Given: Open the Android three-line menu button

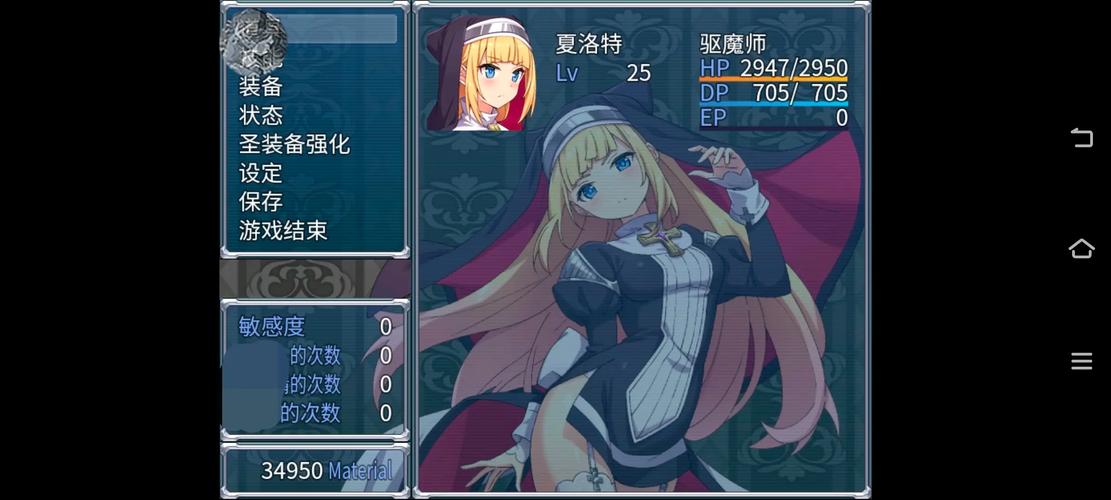Looking at the screenshot, I should click(x=1081, y=361).
